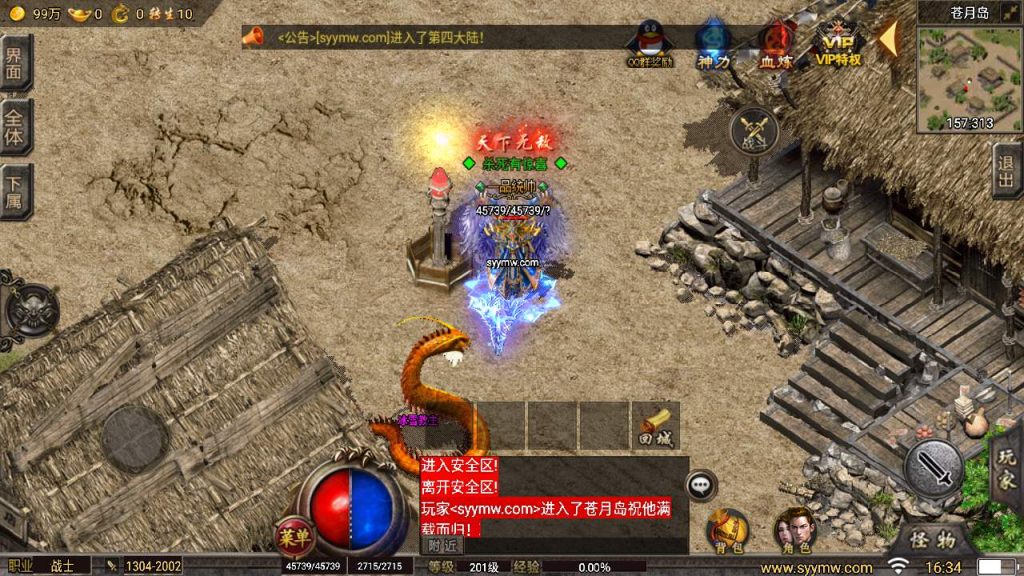Collapse the top icon row with the arrow
The height and width of the screenshot is (576, 1024).
(x=888, y=38)
